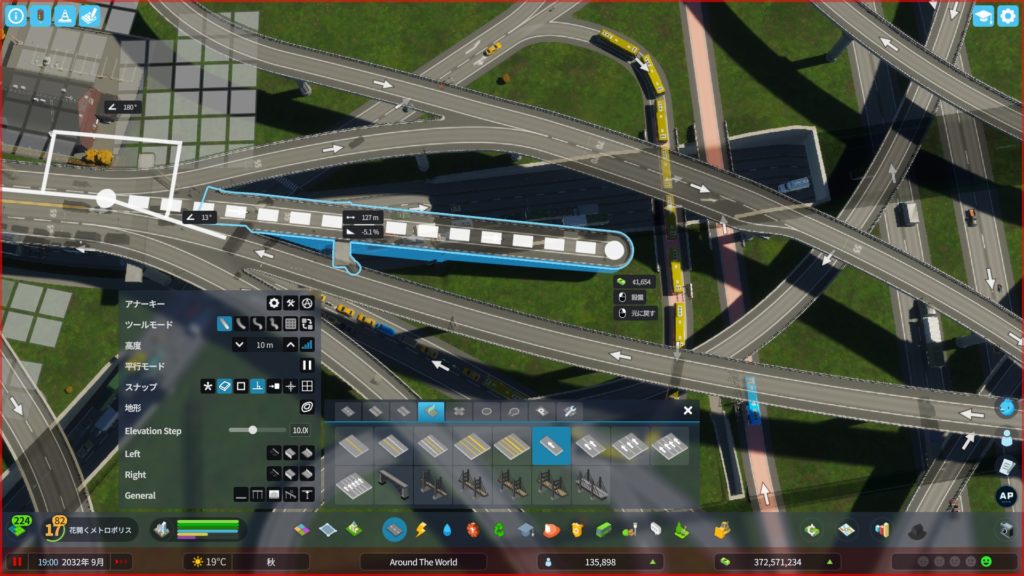Select the bulldozer tool at top left
Viewport: 1024px width, 576px height.
click(x=88, y=15)
